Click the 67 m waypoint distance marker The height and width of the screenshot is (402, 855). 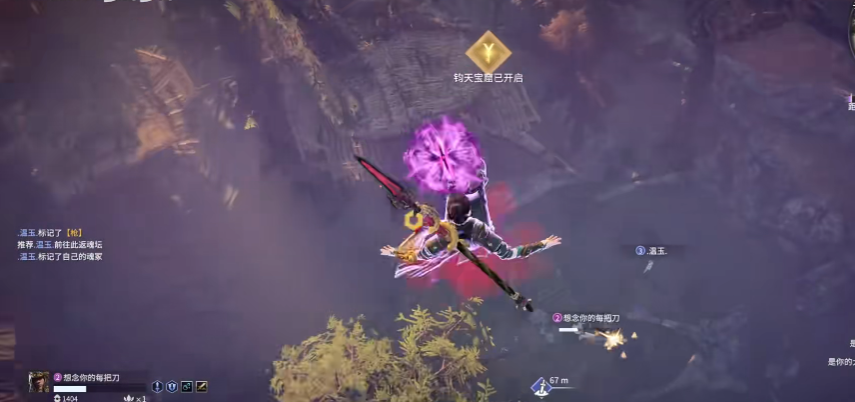point(550,382)
